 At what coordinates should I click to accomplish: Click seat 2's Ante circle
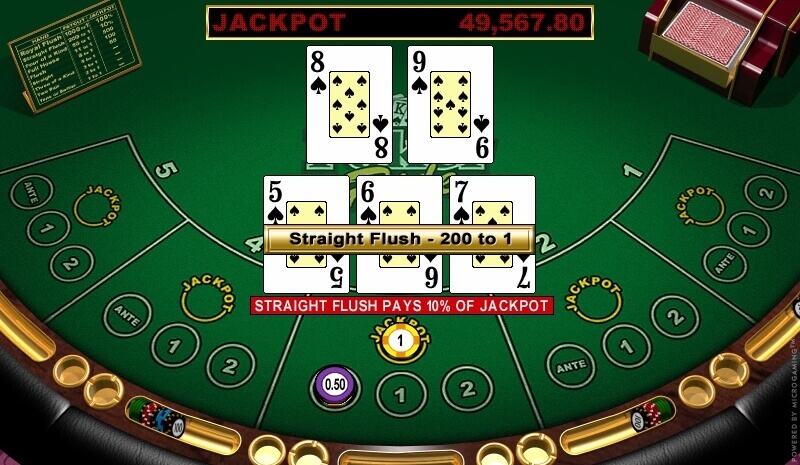[573, 366]
